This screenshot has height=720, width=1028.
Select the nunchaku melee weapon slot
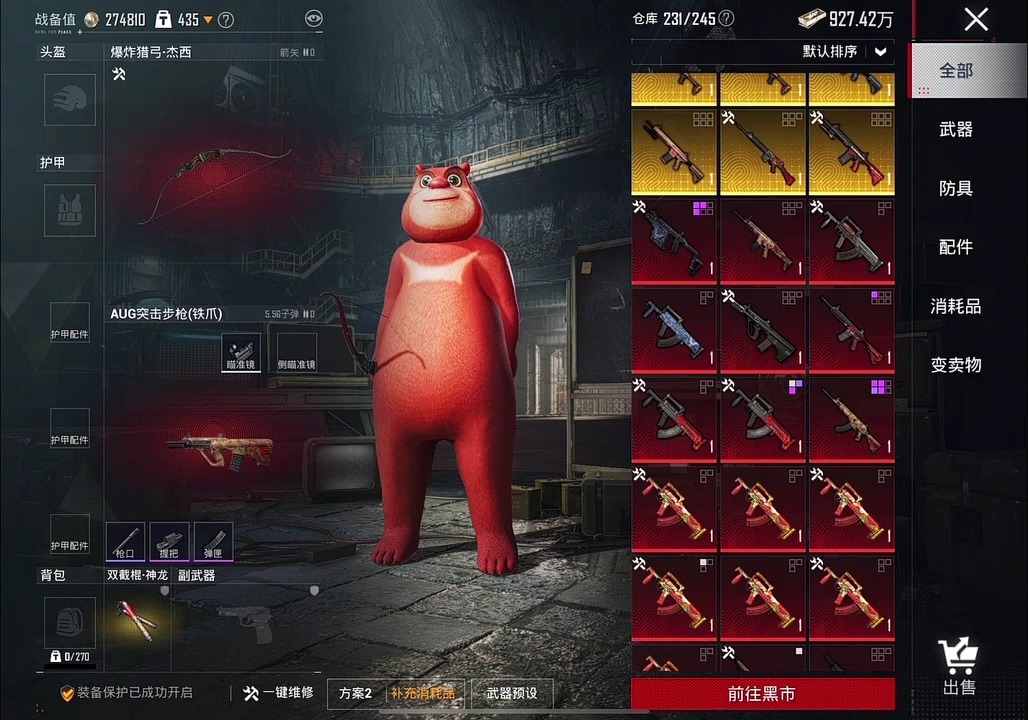tap(136, 620)
